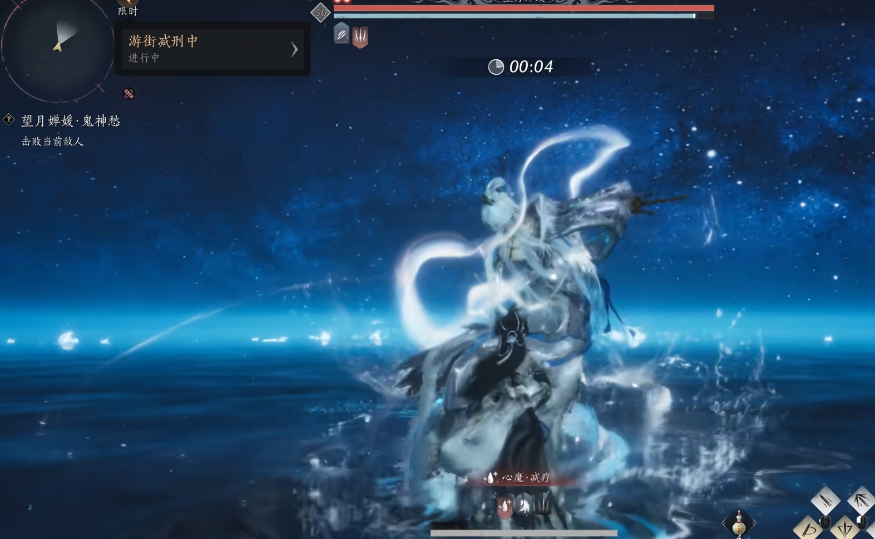Inspect the red claw debuff icon under boss bar

[360, 37]
